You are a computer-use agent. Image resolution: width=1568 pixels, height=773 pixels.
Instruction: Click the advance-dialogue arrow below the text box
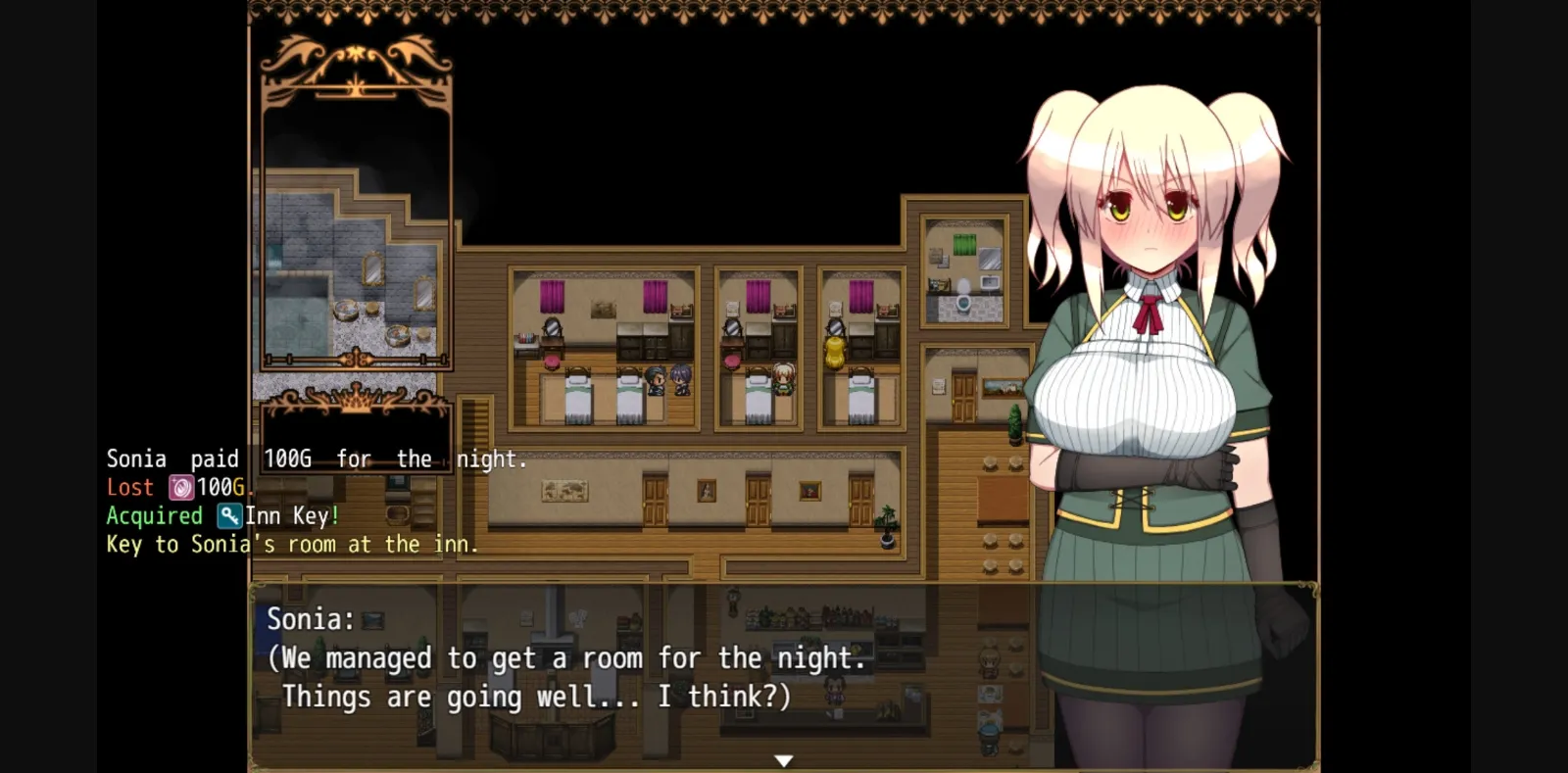point(784,759)
